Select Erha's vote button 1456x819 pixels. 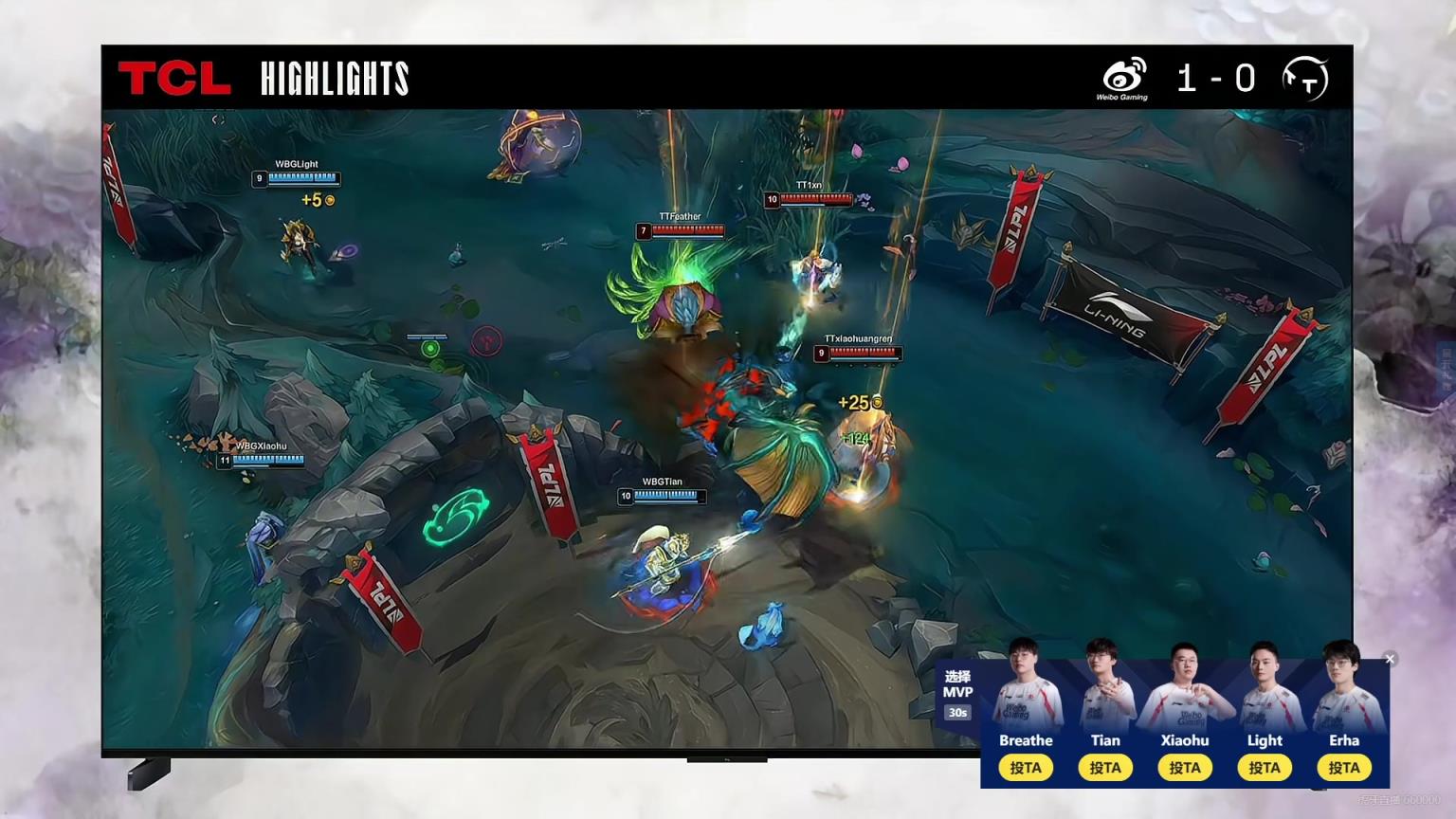tap(1344, 768)
